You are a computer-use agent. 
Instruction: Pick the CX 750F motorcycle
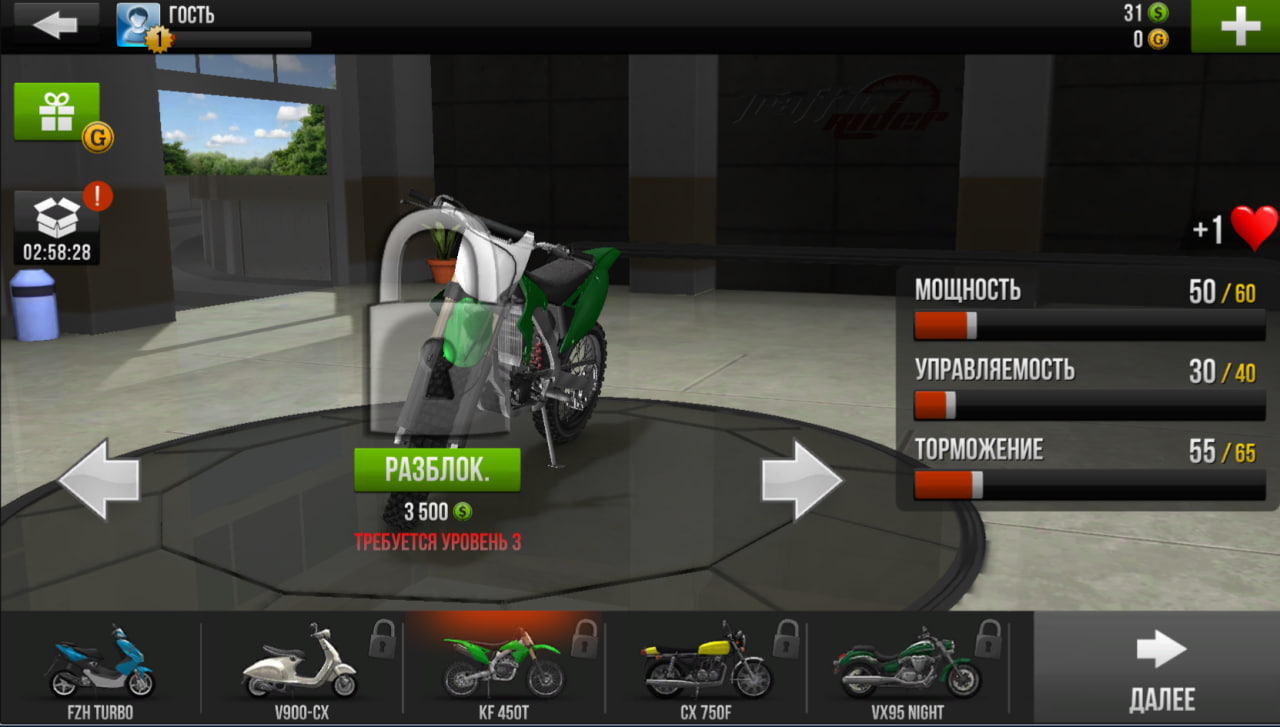tap(705, 668)
